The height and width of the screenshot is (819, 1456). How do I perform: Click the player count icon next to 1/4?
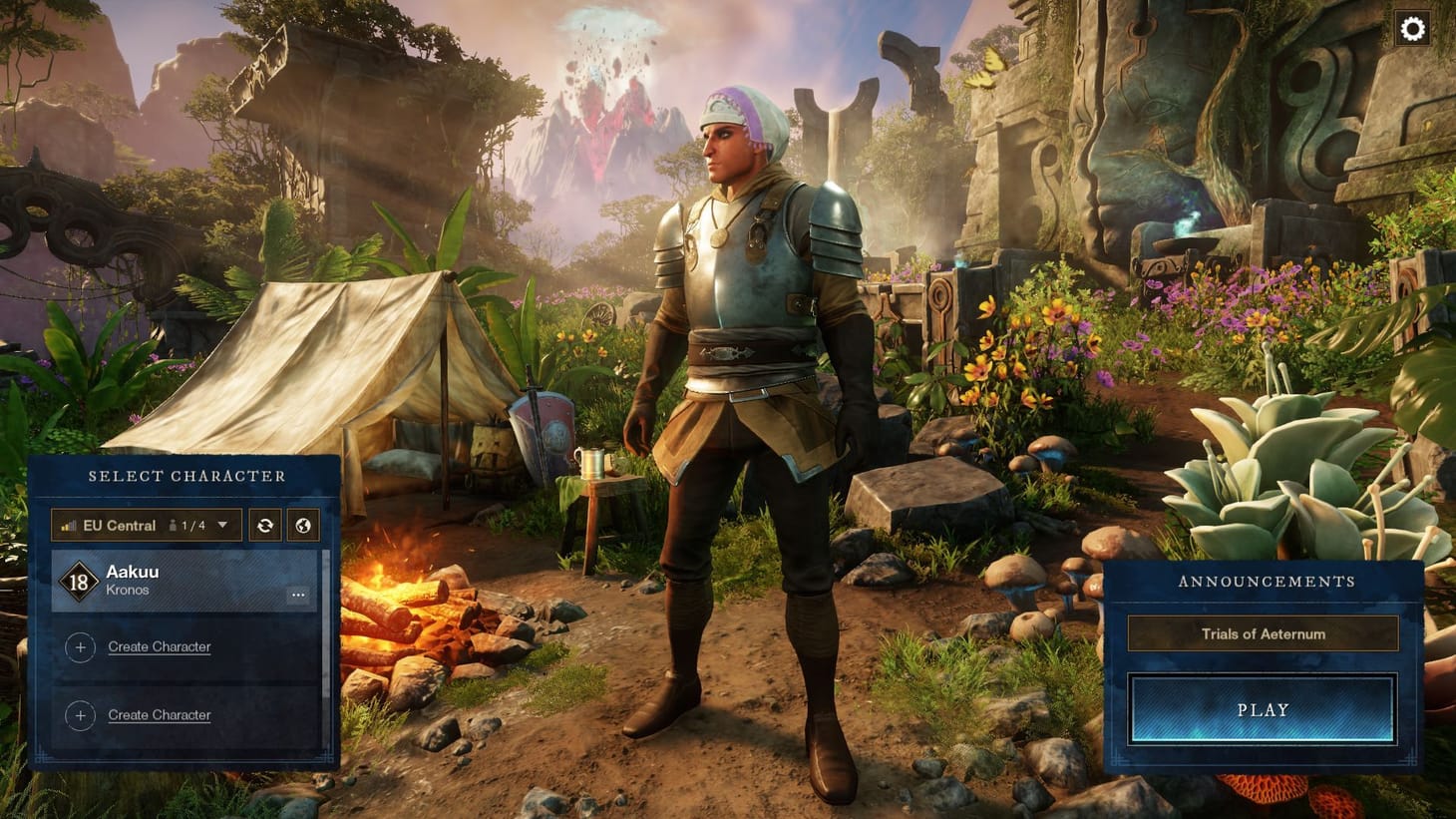click(x=174, y=524)
